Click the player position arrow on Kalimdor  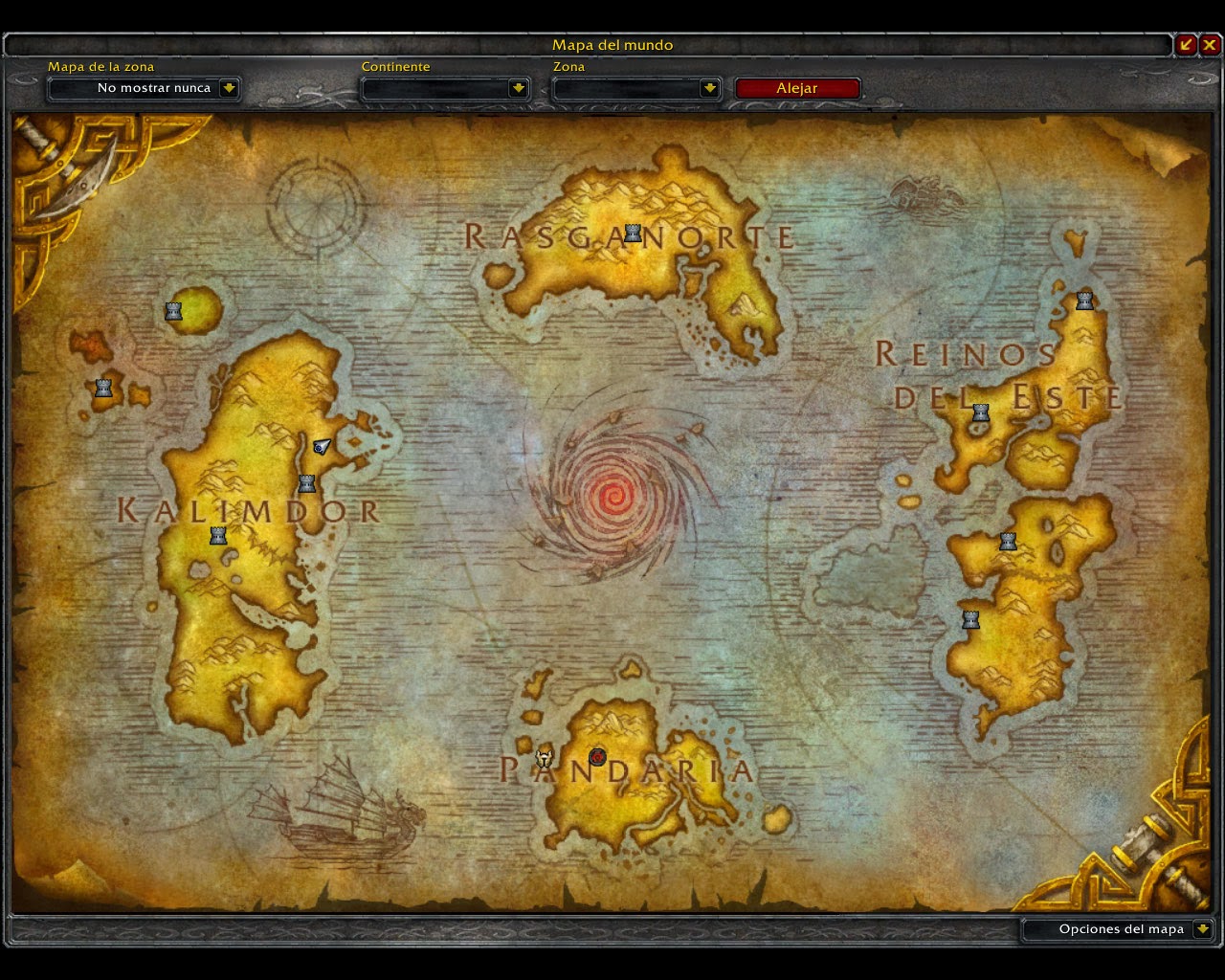pyautogui.click(x=322, y=445)
